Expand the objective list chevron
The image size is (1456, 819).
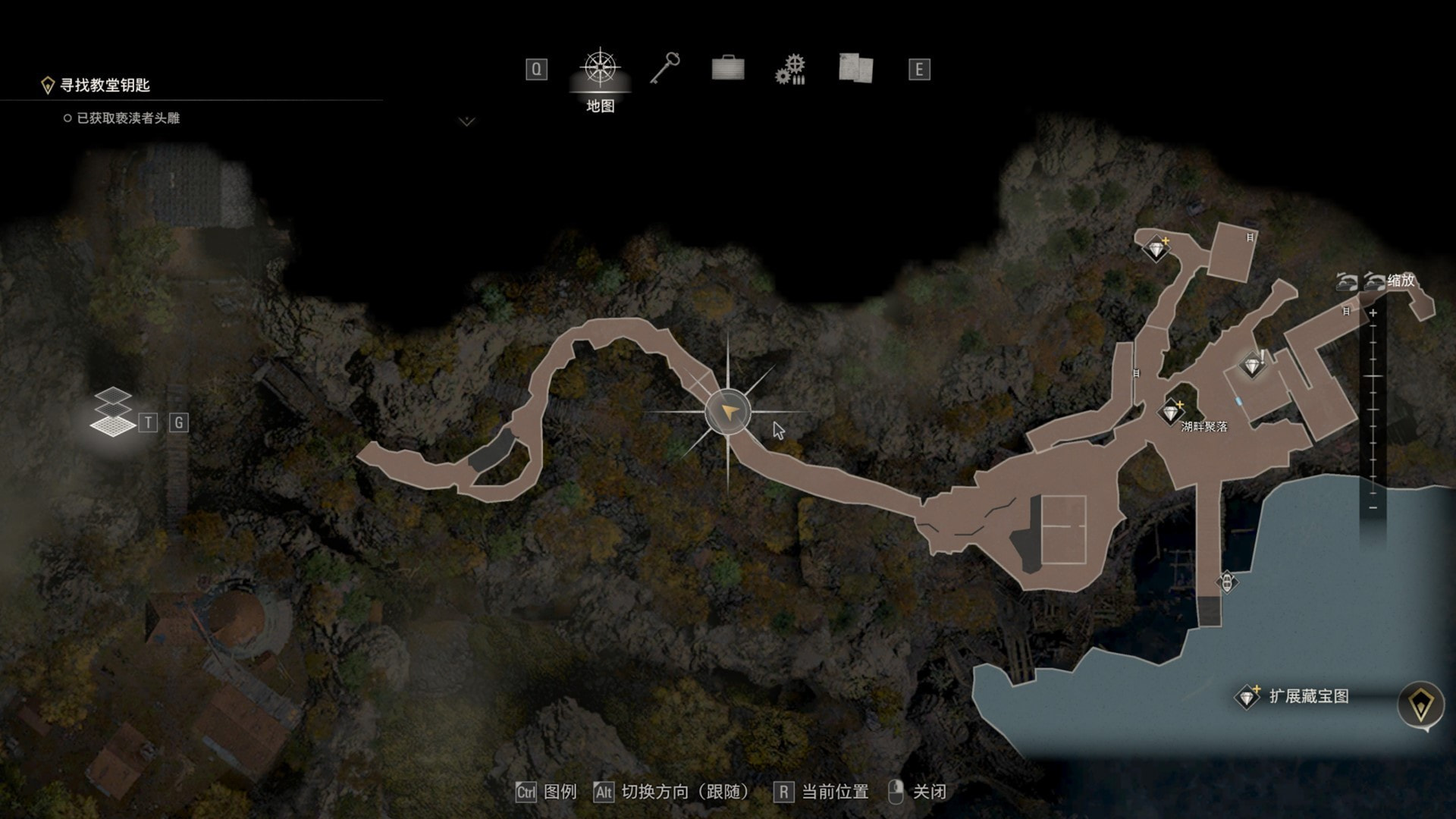tap(466, 121)
